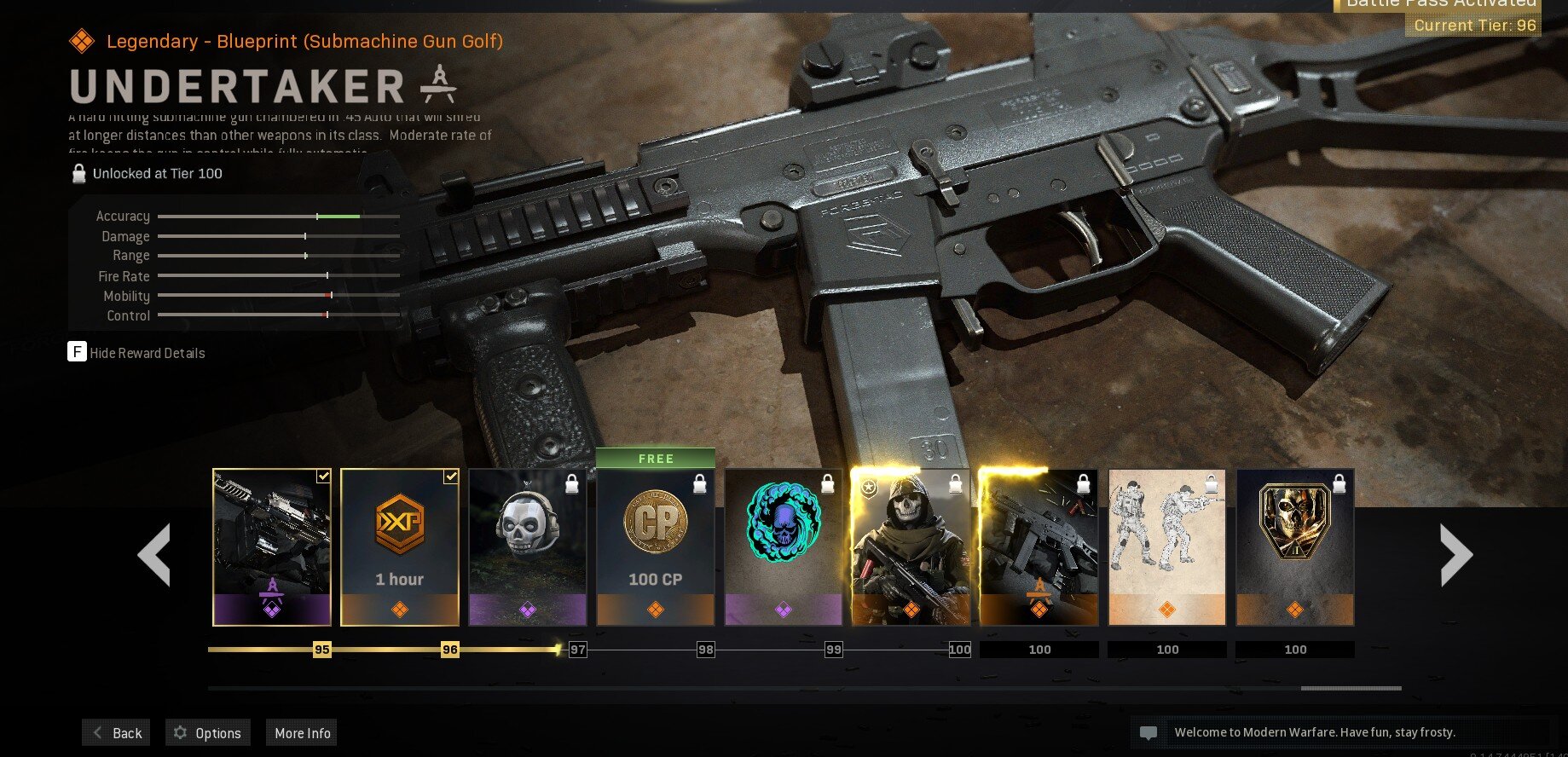Select the soldier sketch reward tile
The height and width of the screenshot is (757, 1568).
[x=1167, y=547]
